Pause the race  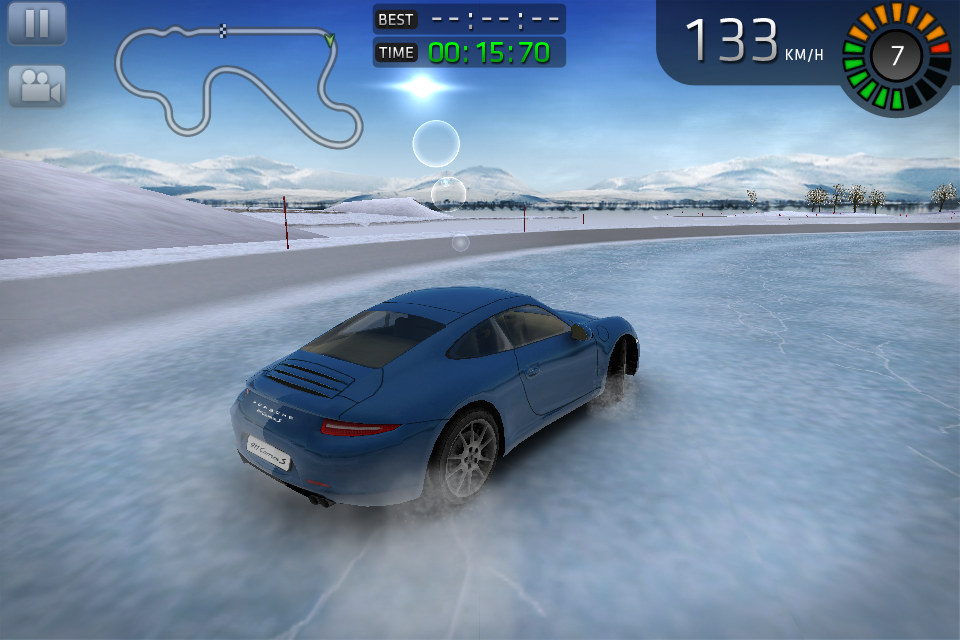point(37,23)
